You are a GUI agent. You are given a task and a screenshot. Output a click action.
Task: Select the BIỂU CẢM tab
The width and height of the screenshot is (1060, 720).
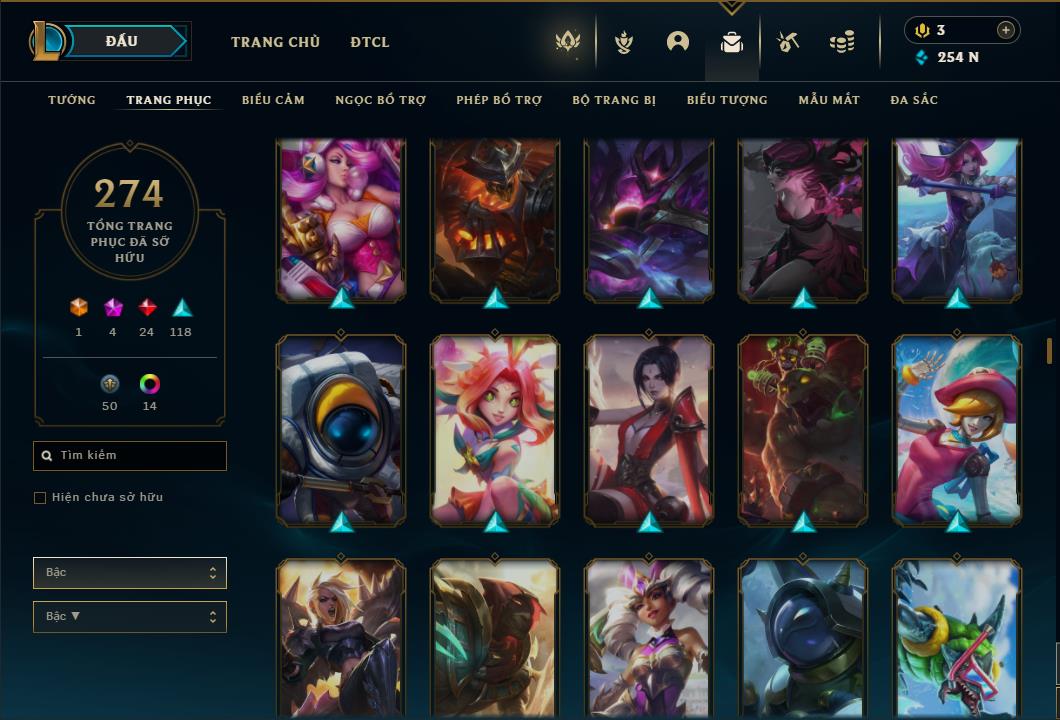(273, 100)
